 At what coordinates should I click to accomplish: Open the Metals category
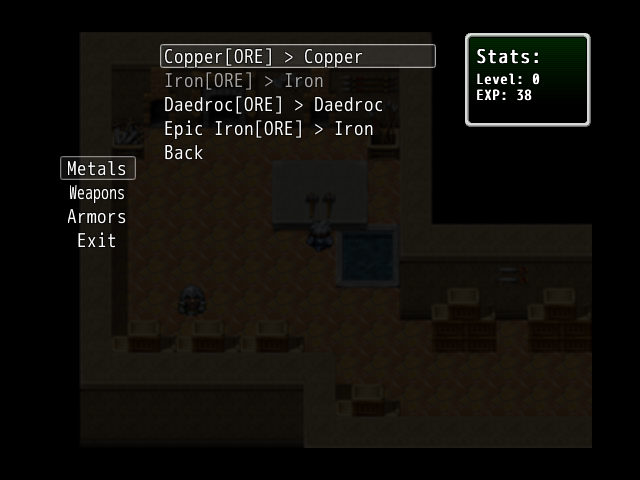pyautogui.click(x=97, y=169)
